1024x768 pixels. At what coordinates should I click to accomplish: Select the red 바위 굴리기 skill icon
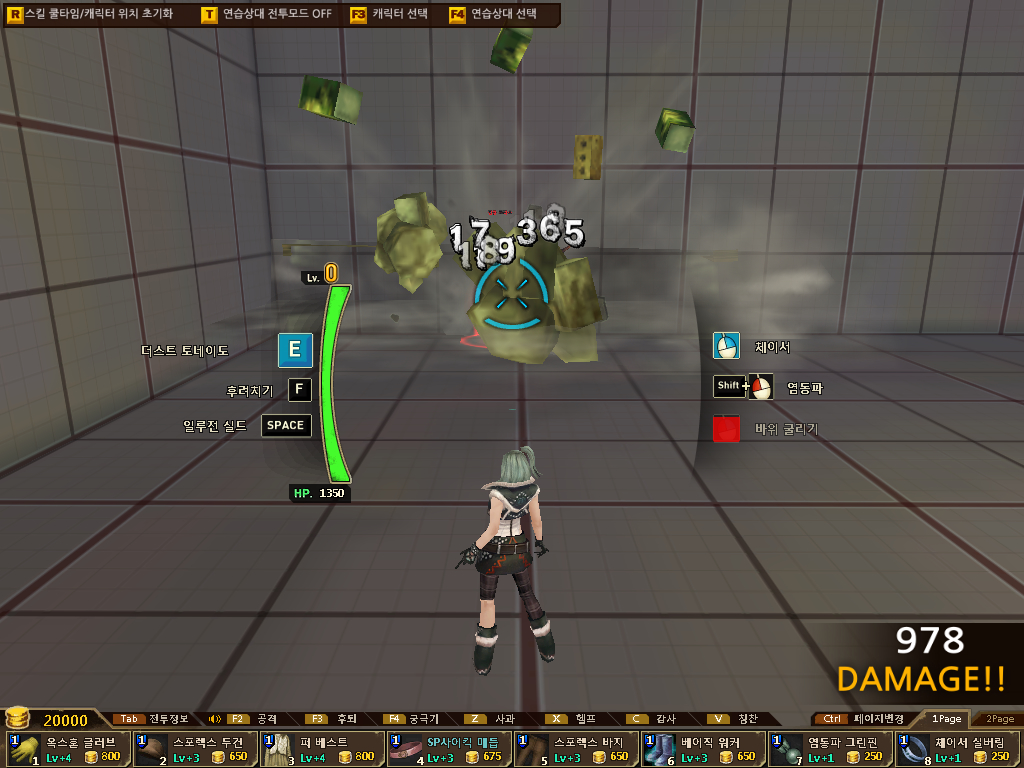[726, 429]
